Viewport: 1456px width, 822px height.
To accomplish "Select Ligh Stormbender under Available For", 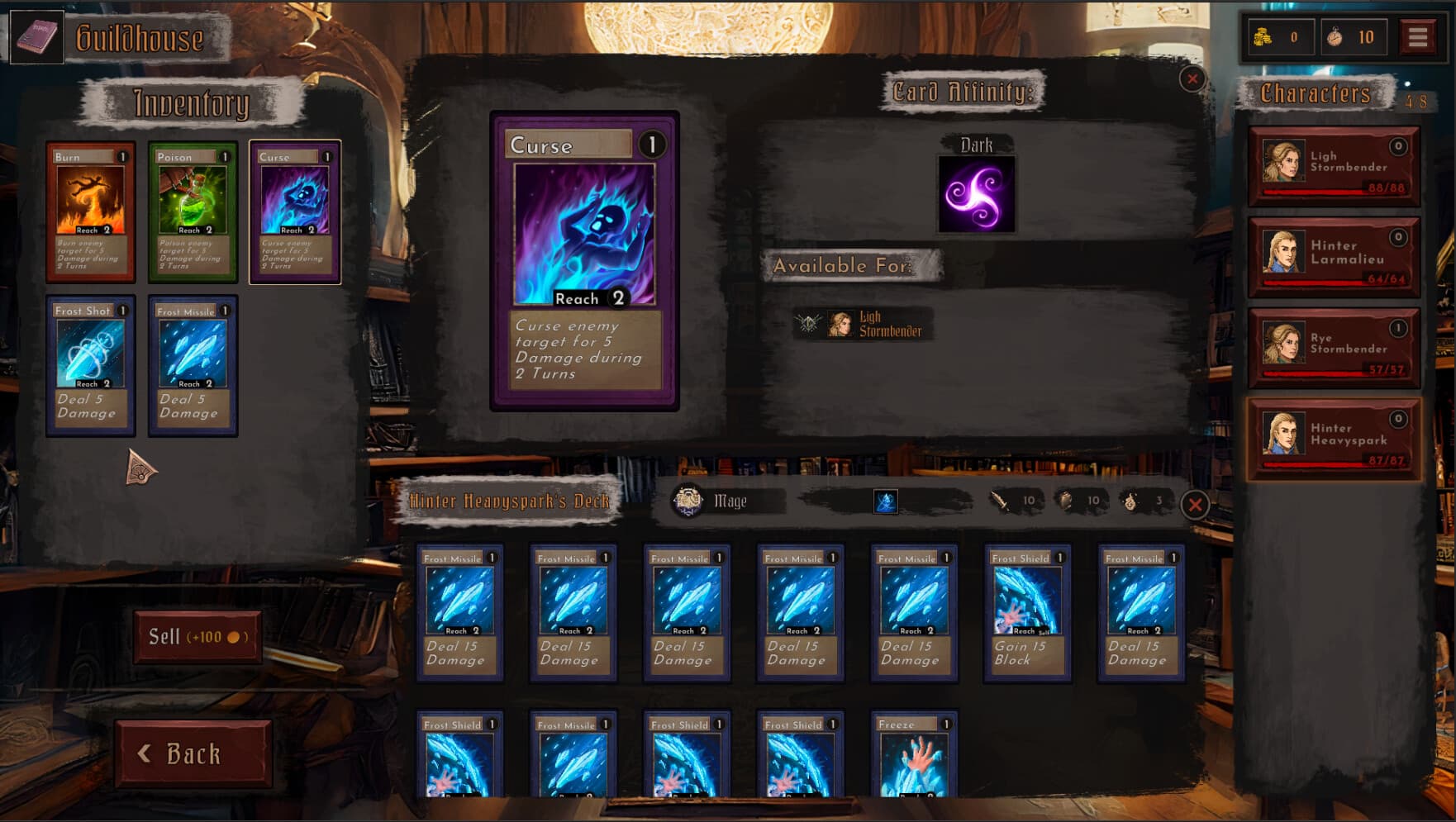I will (x=859, y=322).
